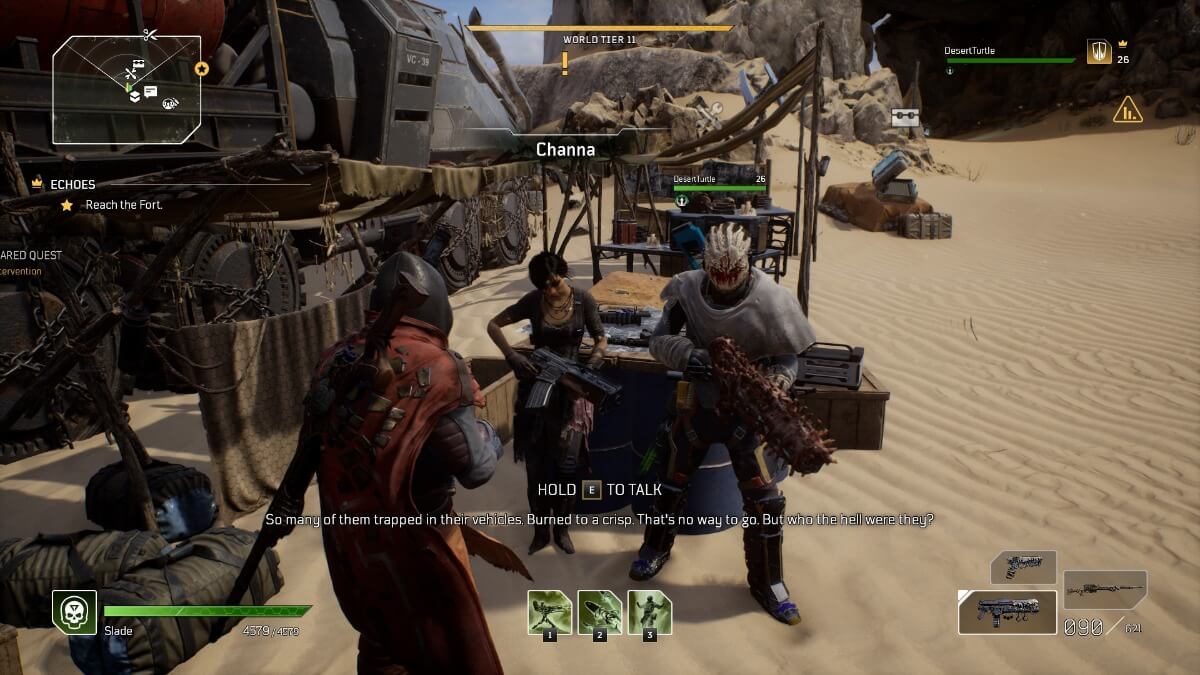Click the Channa name label
This screenshot has height=675, width=1200.
tap(565, 149)
